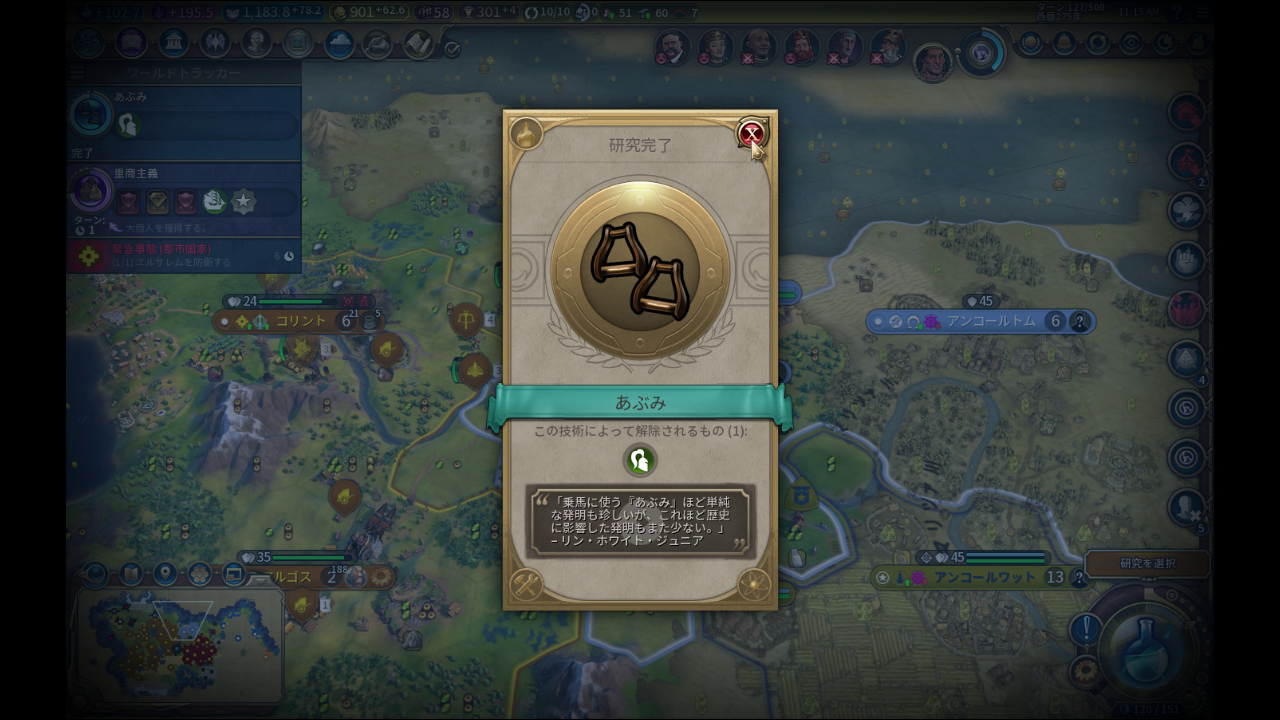Select the mustached leader portrait in diplomacy ribbon

[672, 45]
